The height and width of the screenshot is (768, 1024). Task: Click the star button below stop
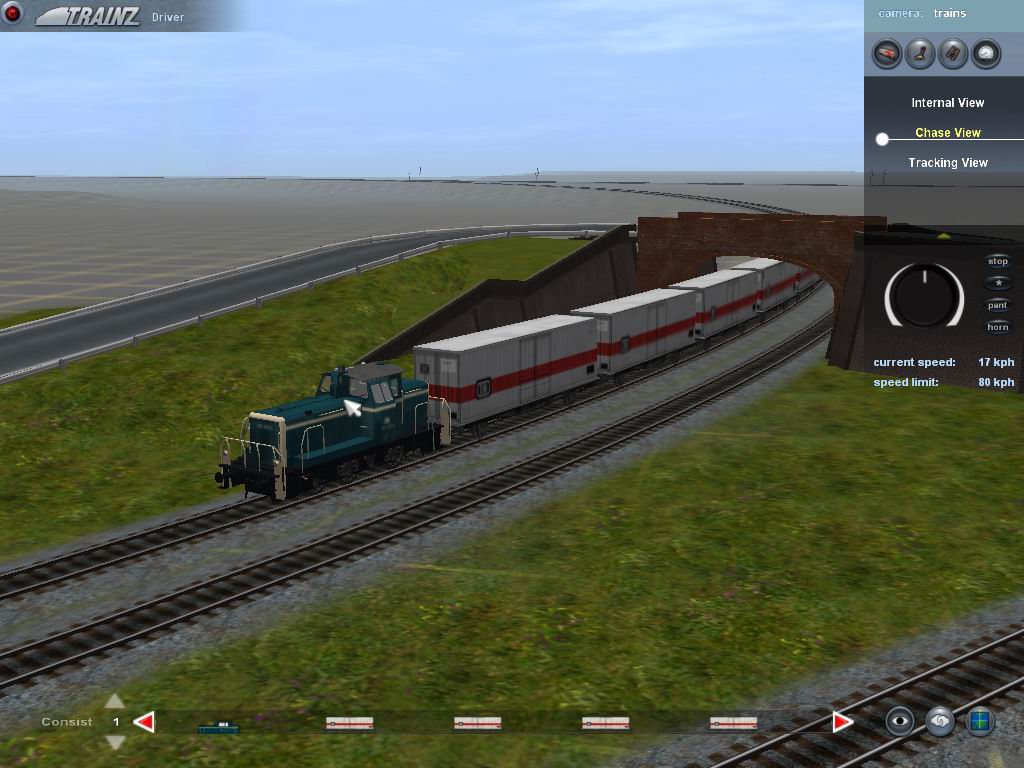(998, 284)
